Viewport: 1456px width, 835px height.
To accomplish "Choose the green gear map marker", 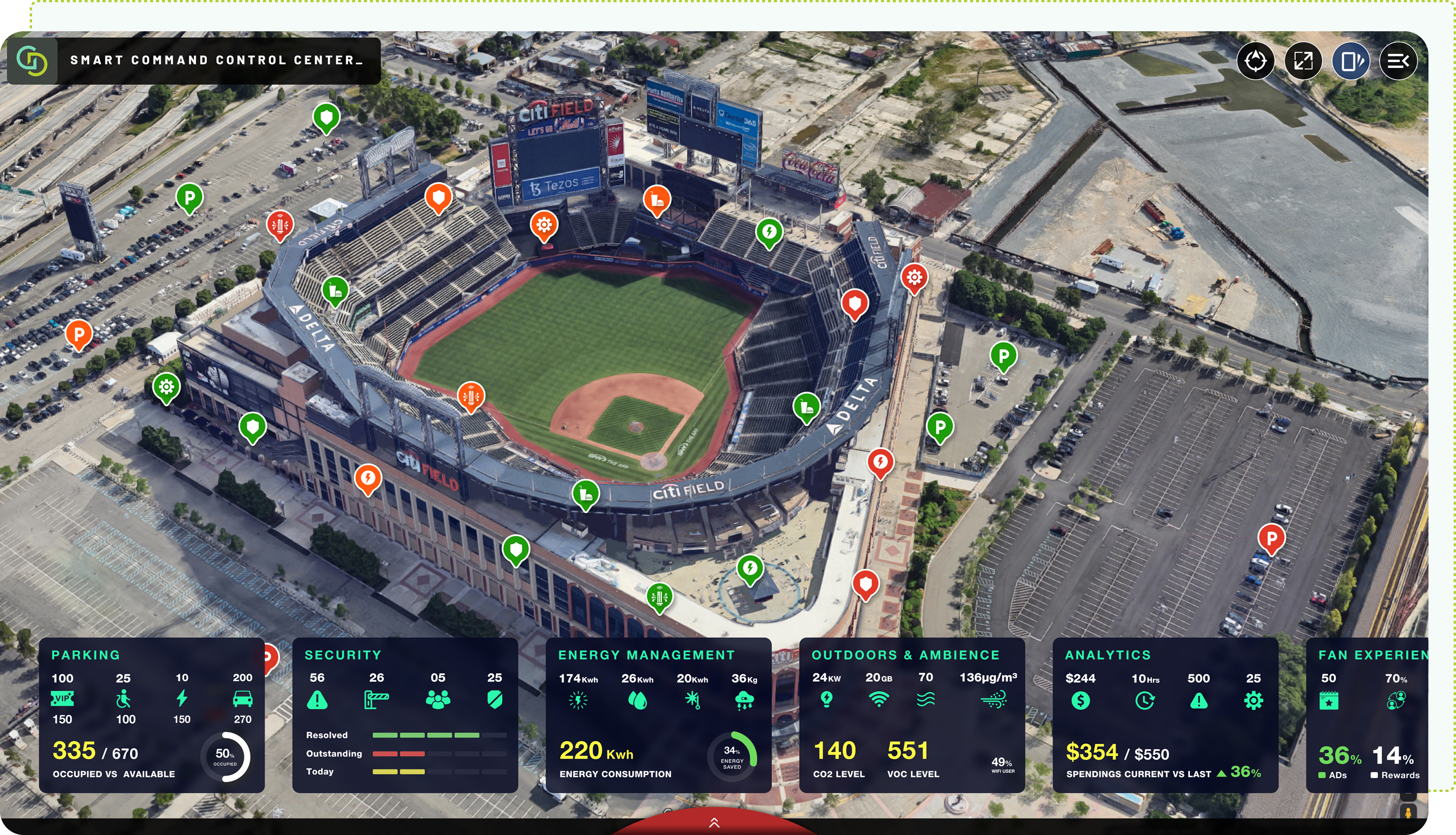I will click(166, 387).
